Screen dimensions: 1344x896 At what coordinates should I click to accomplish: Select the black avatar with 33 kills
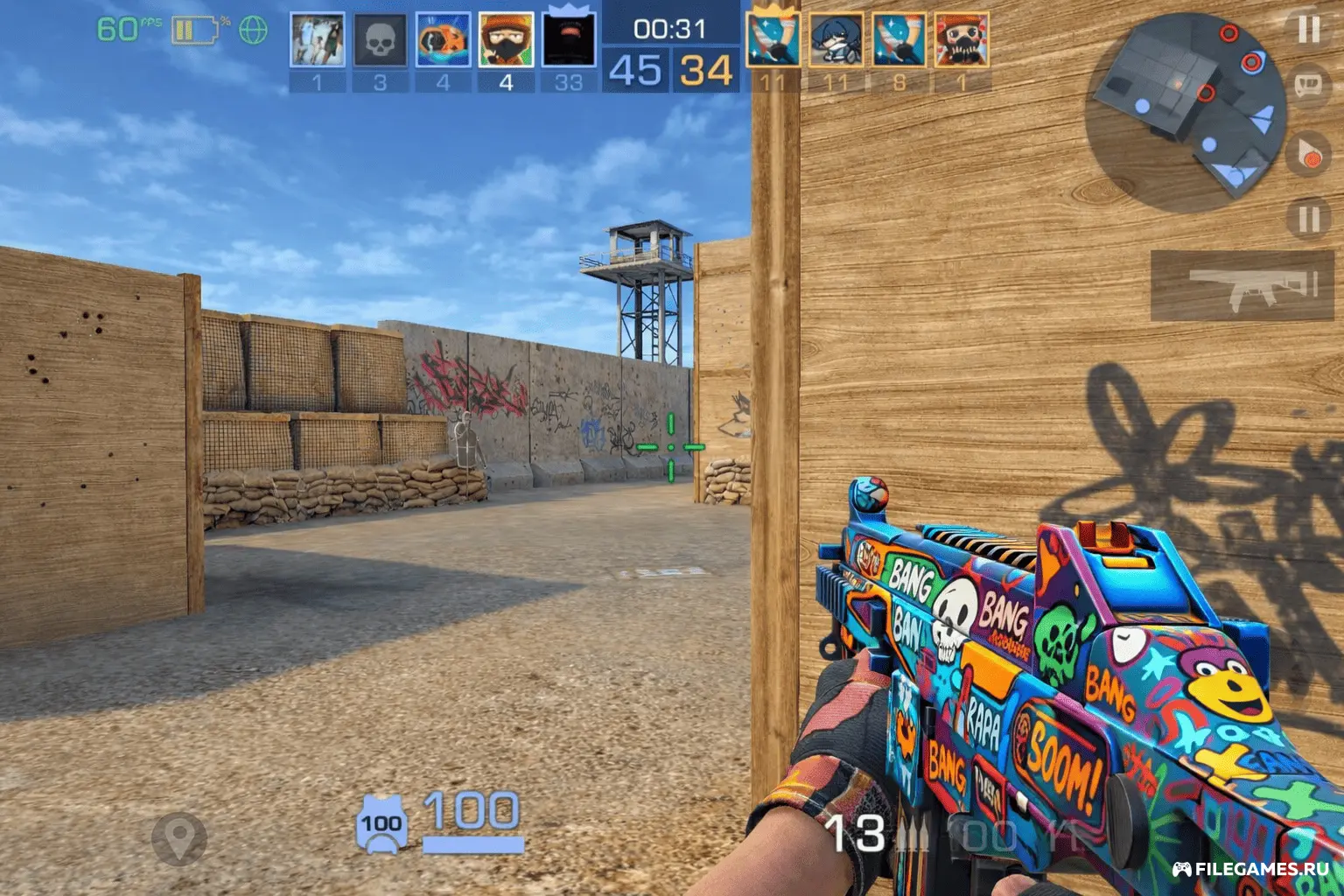[x=569, y=40]
